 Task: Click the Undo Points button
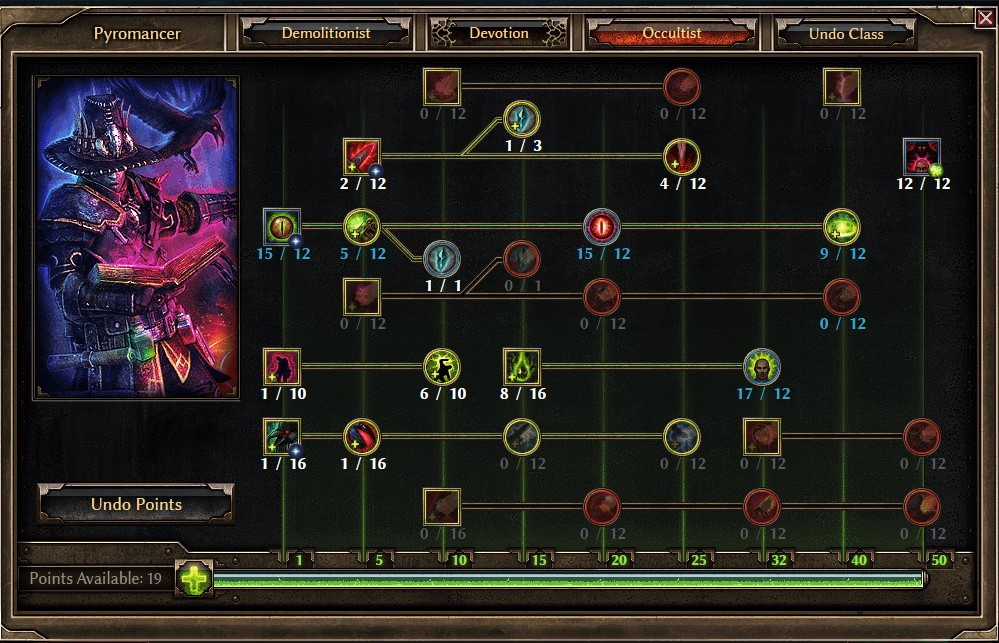136,504
